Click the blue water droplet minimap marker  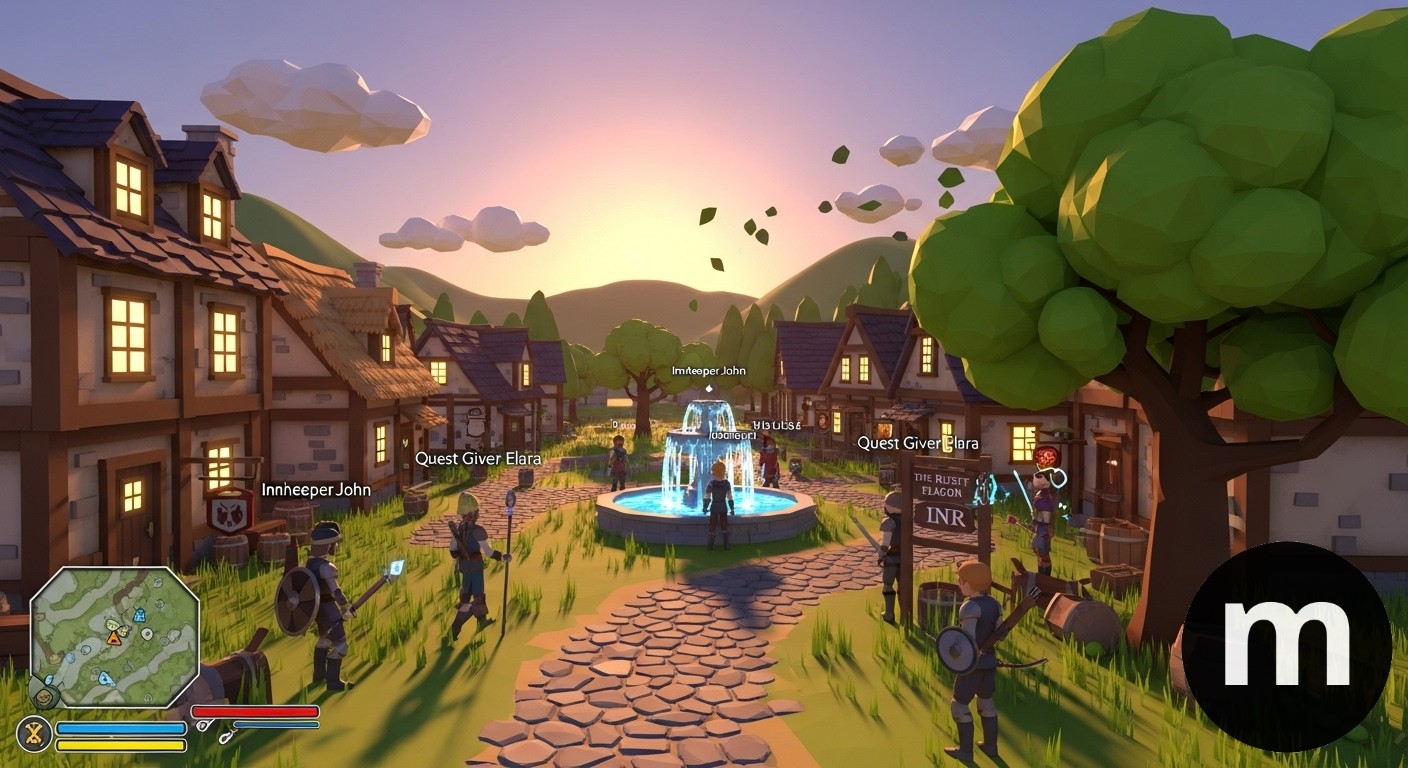coord(103,678)
